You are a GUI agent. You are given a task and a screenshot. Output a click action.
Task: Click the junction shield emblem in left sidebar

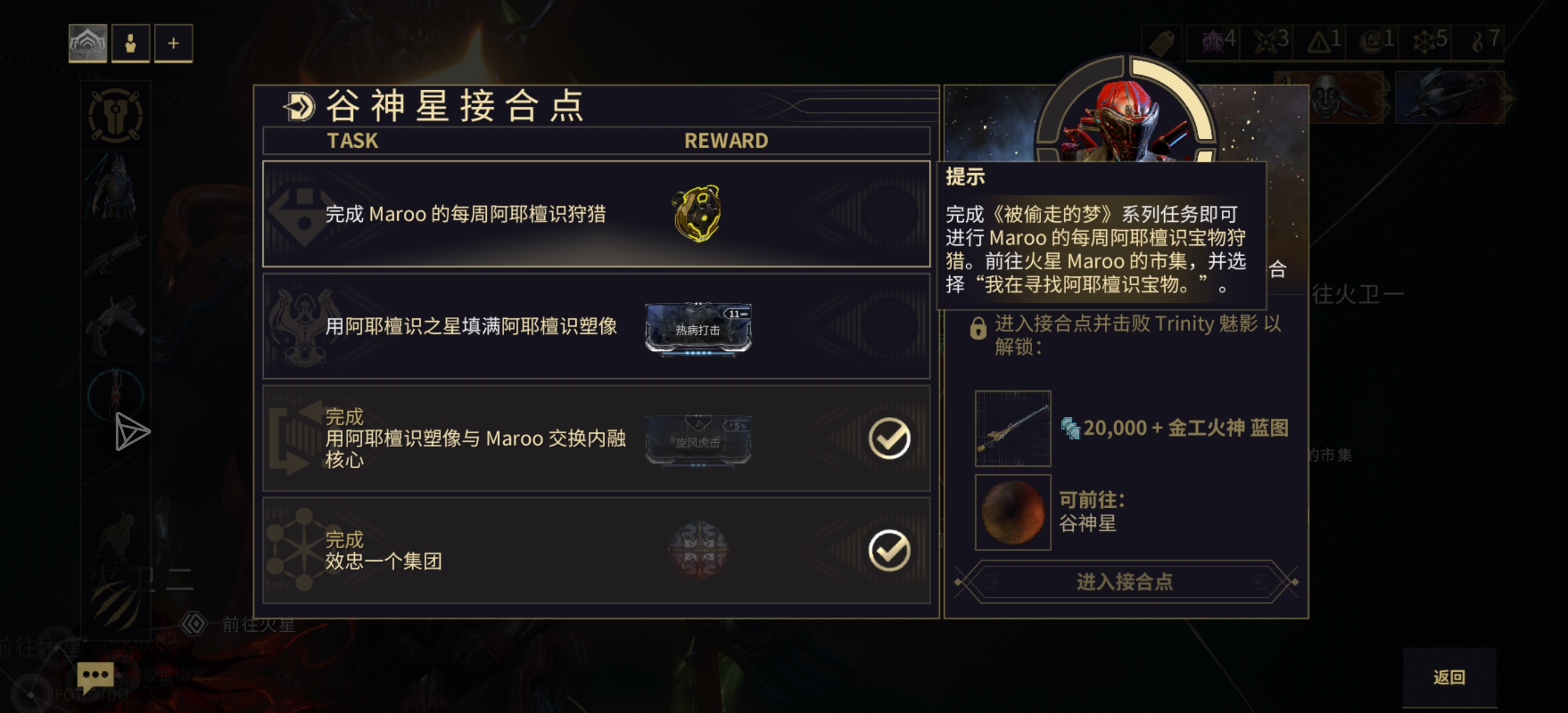(x=114, y=116)
